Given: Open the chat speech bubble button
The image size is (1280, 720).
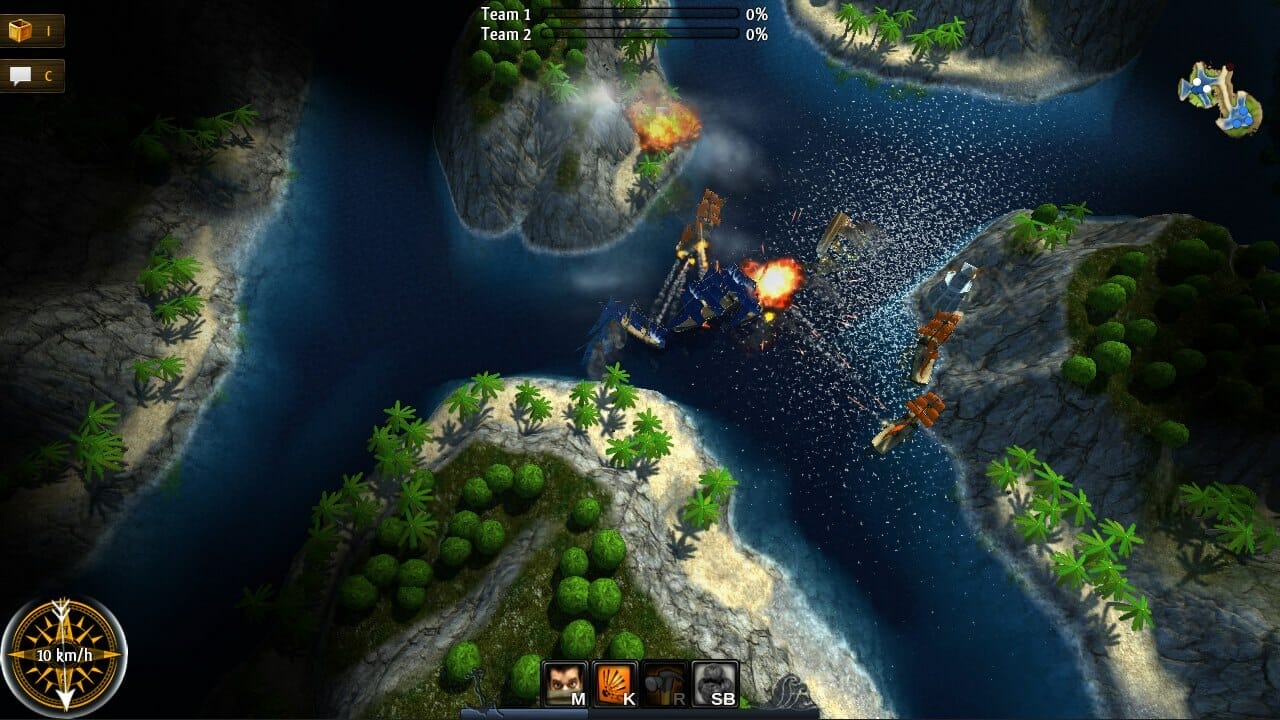Looking at the screenshot, I should tap(30, 76).
